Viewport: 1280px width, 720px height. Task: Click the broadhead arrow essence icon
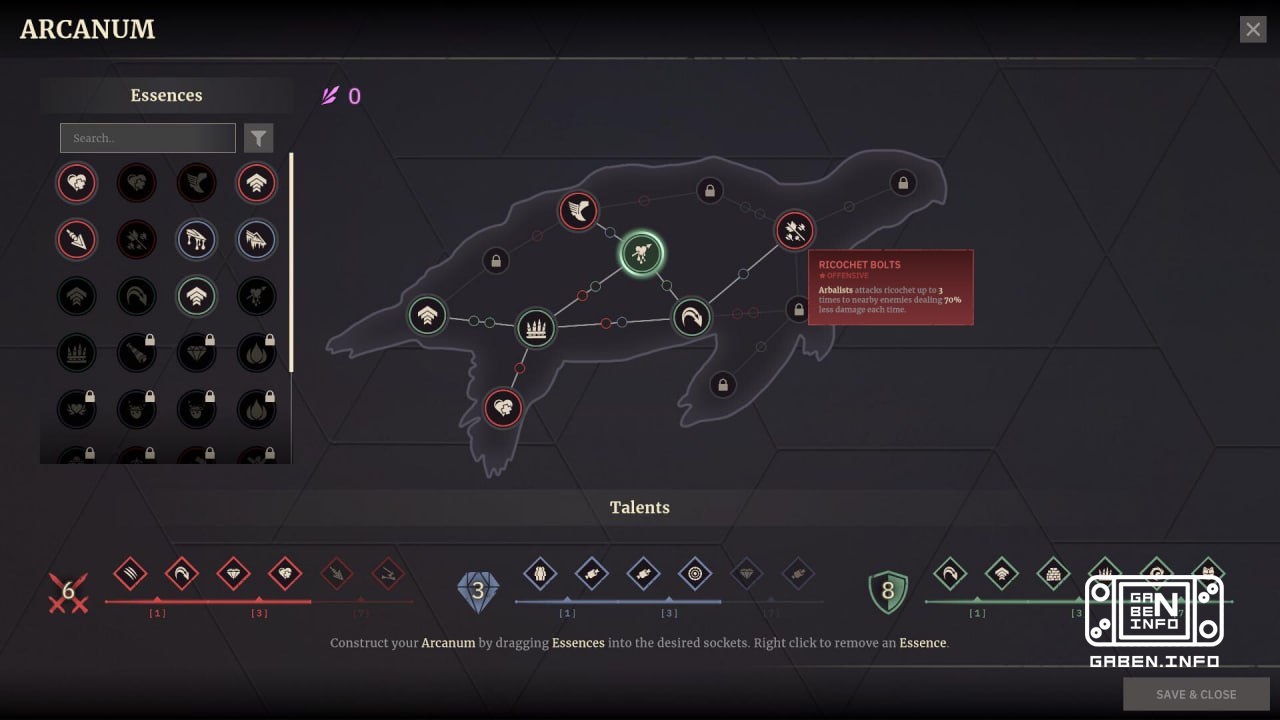click(x=77, y=239)
